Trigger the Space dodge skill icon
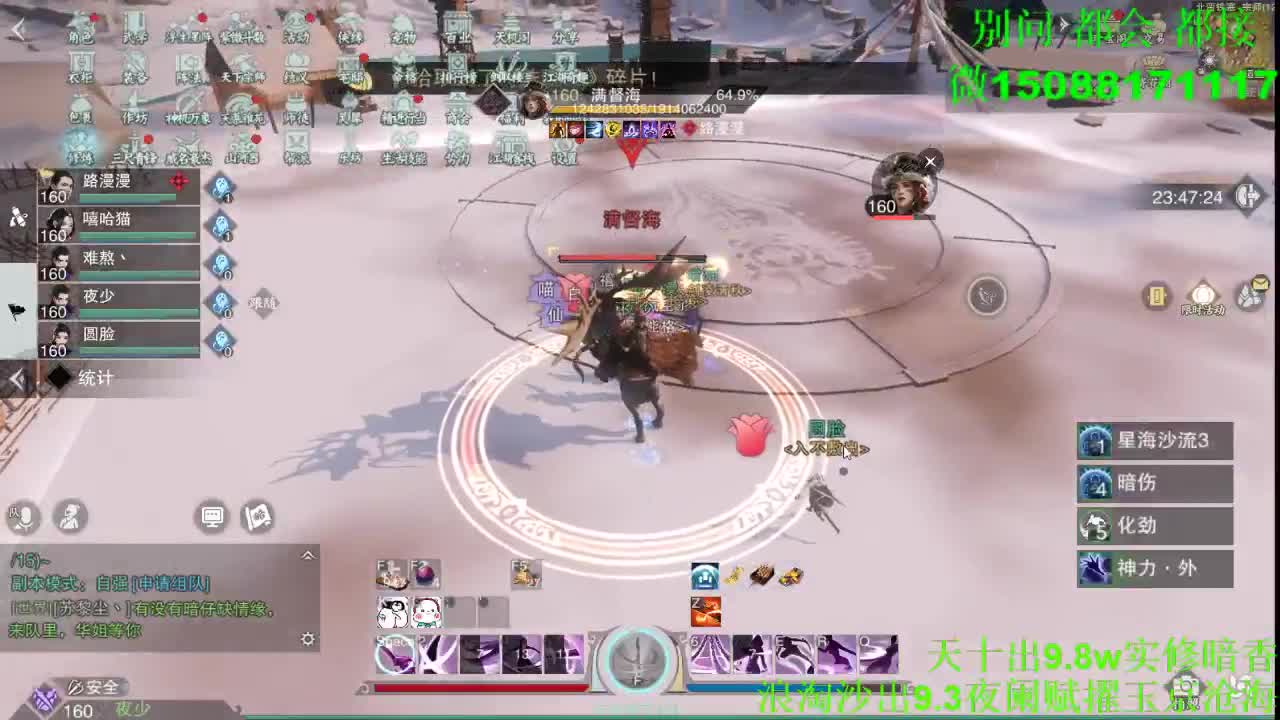This screenshot has width=1280, height=720. (397, 652)
